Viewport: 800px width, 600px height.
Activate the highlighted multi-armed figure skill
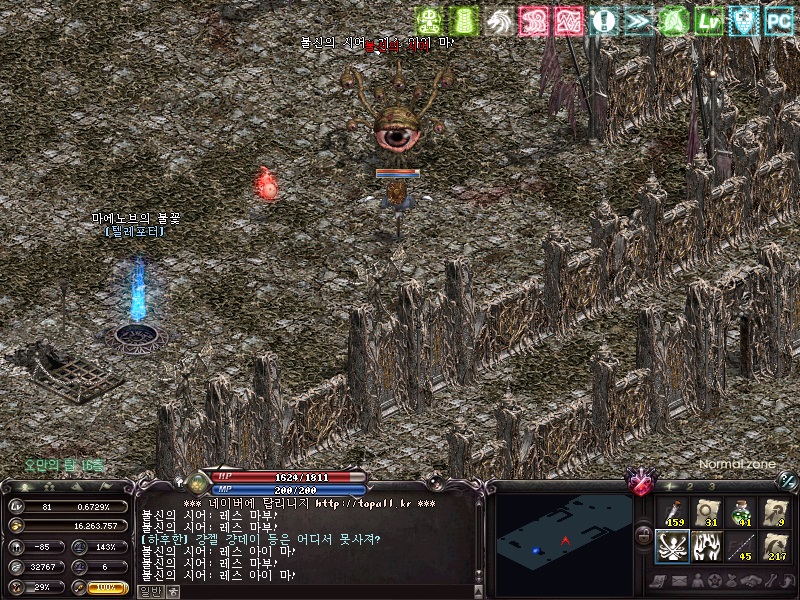671,546
